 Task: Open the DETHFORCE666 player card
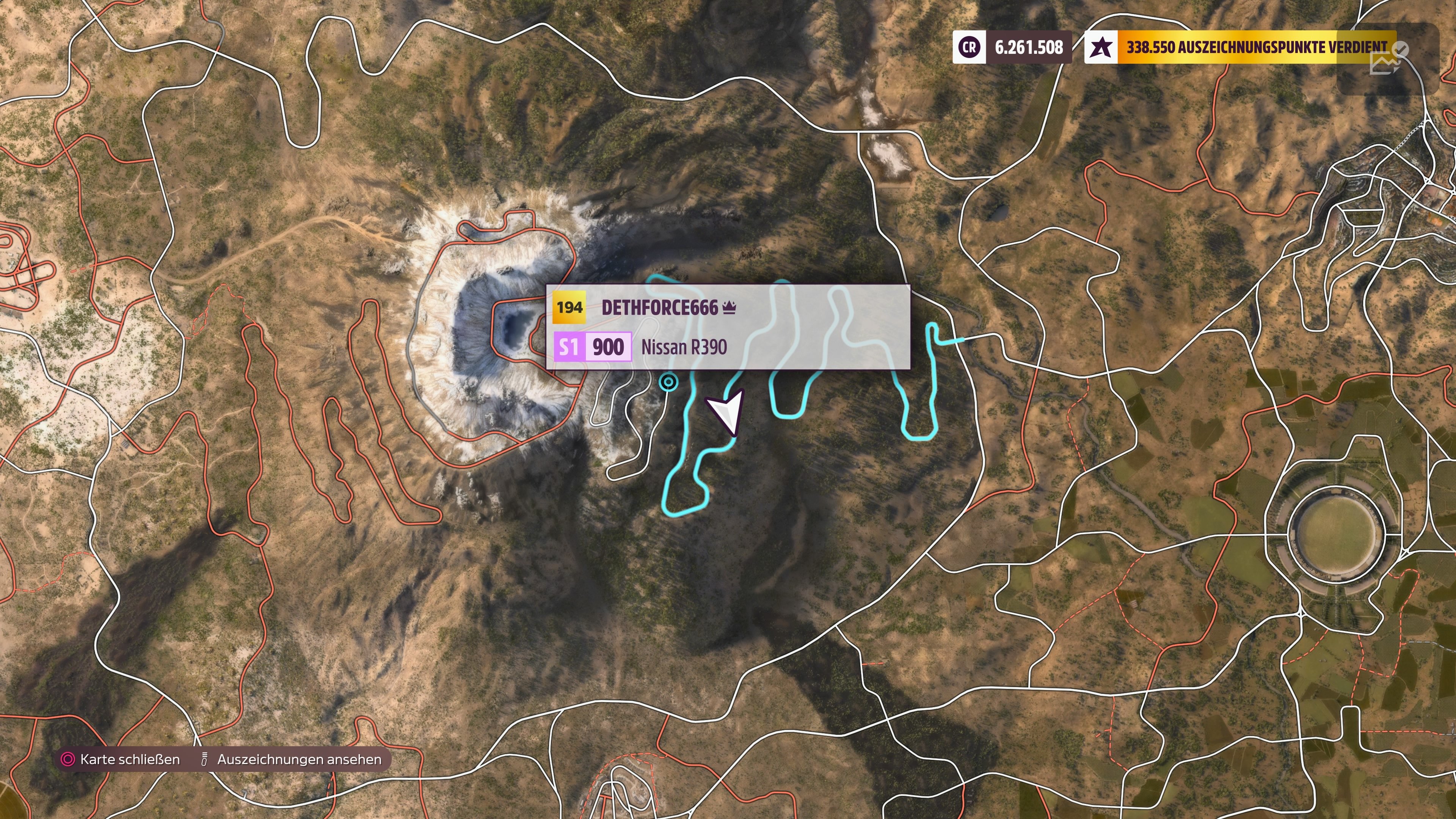coord(728,327)
